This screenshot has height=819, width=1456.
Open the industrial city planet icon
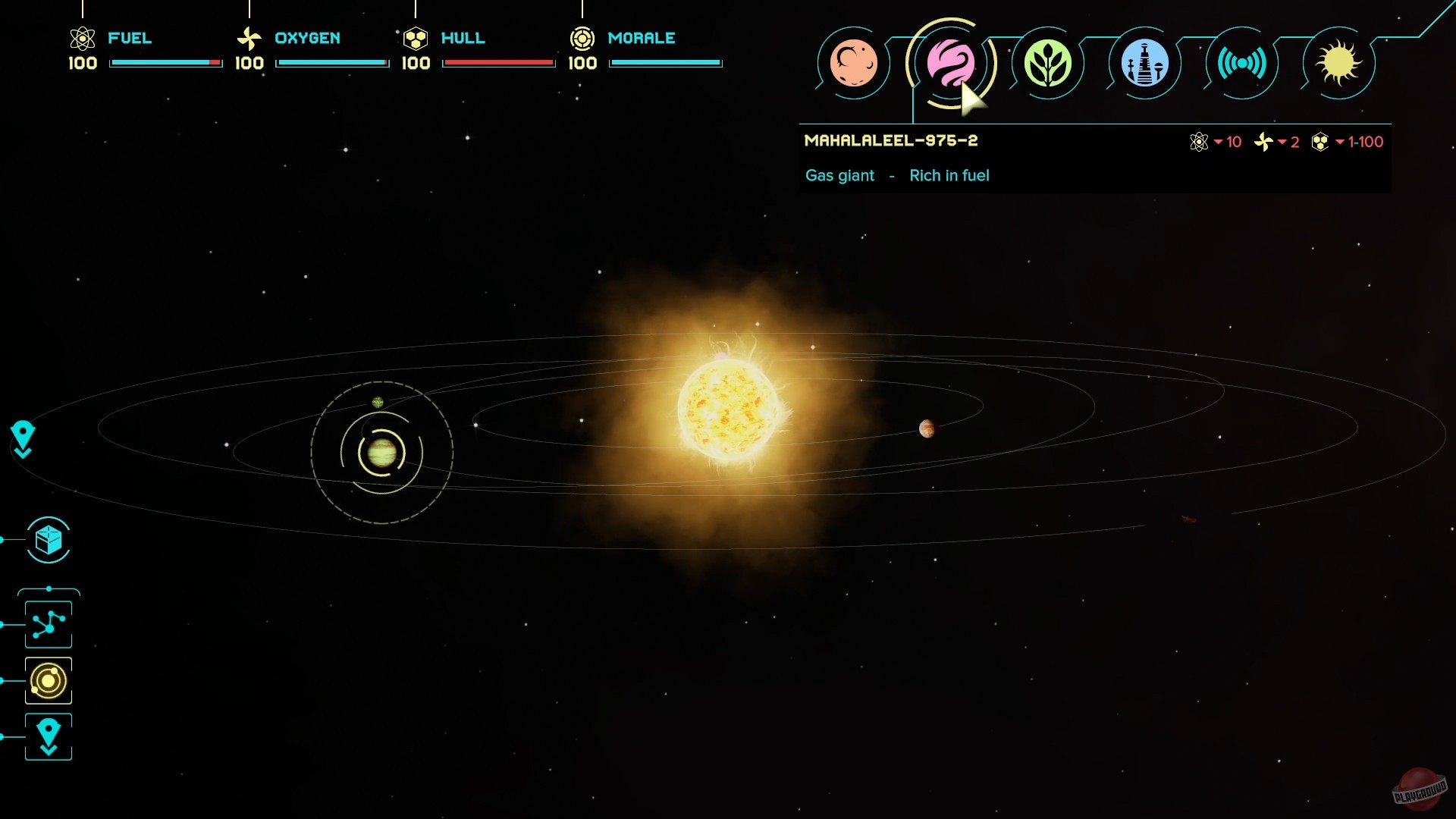pyautogui.click(x=1145, y=64)
